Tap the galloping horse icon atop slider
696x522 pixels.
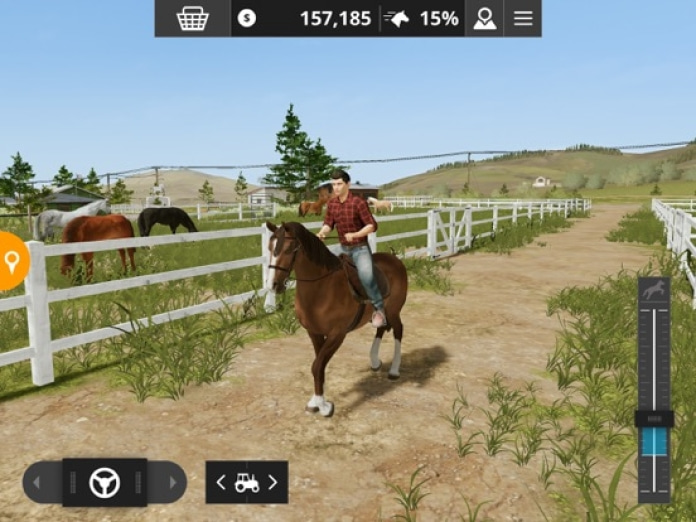654,291
